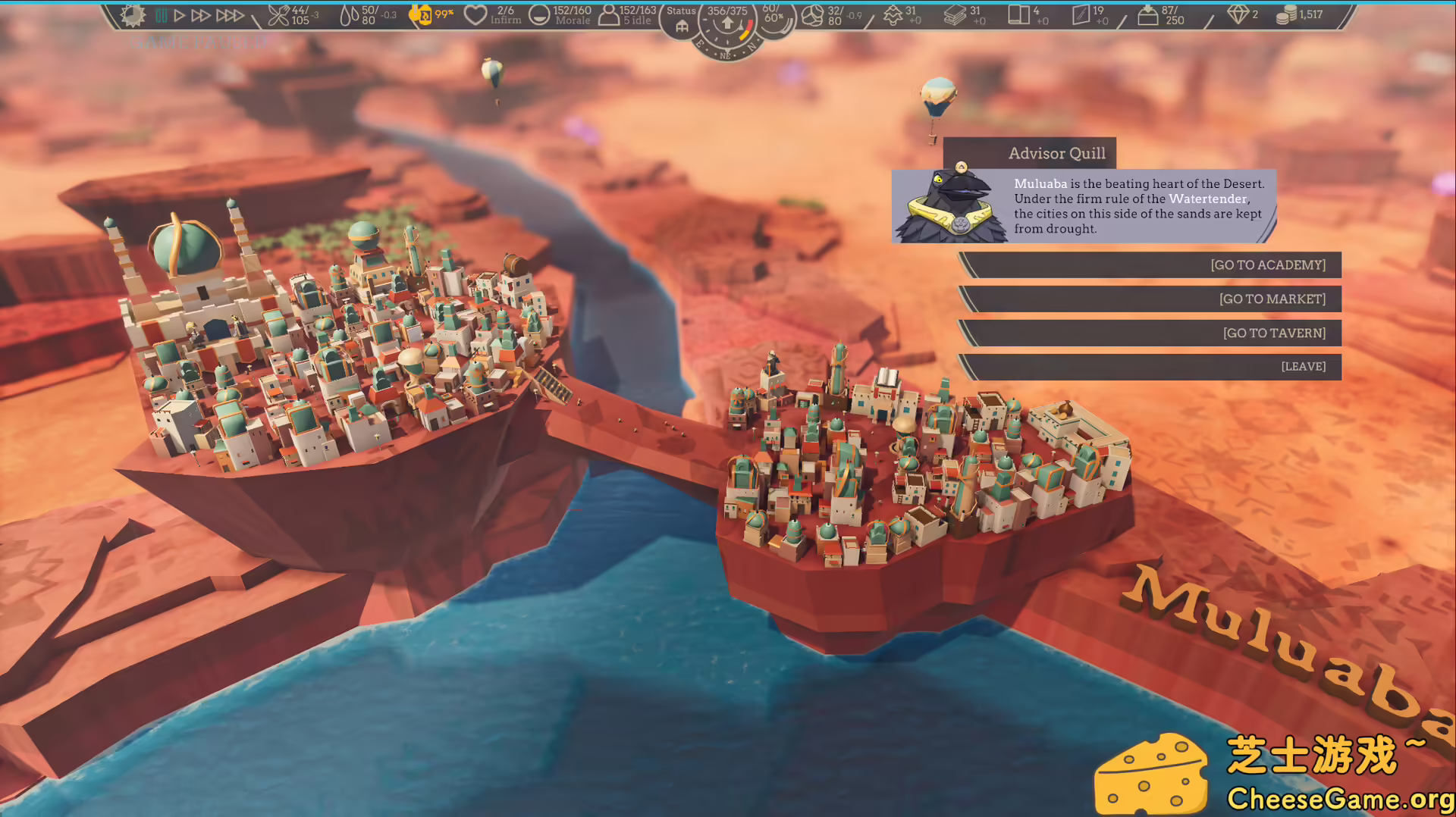Click the lift gauge arrow showing 356/375
This screenshot has height=817, width=1456.
726,23
